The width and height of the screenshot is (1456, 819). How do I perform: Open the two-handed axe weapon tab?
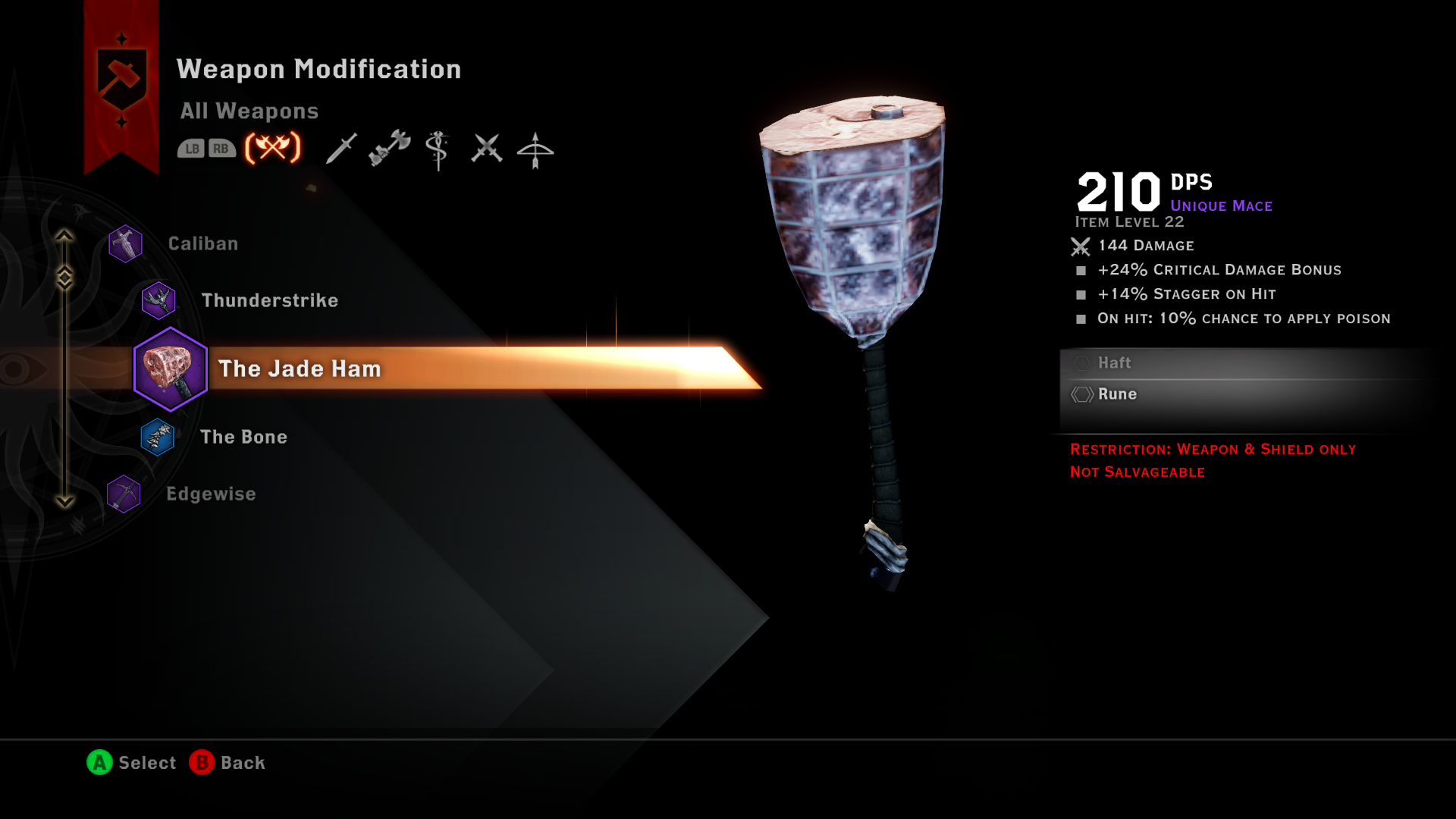click(390, 148)
